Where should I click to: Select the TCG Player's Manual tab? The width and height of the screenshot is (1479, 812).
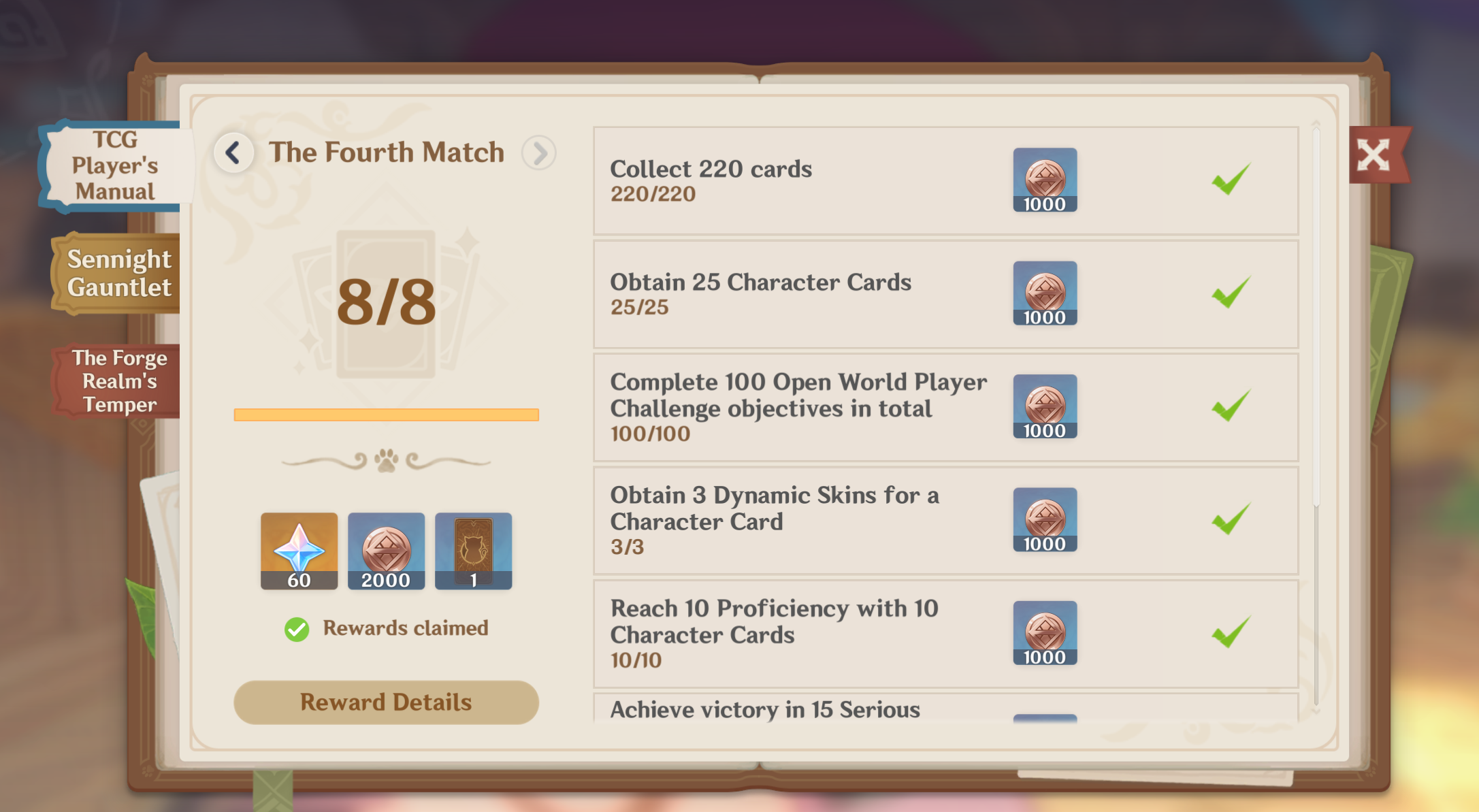(114, 165)
